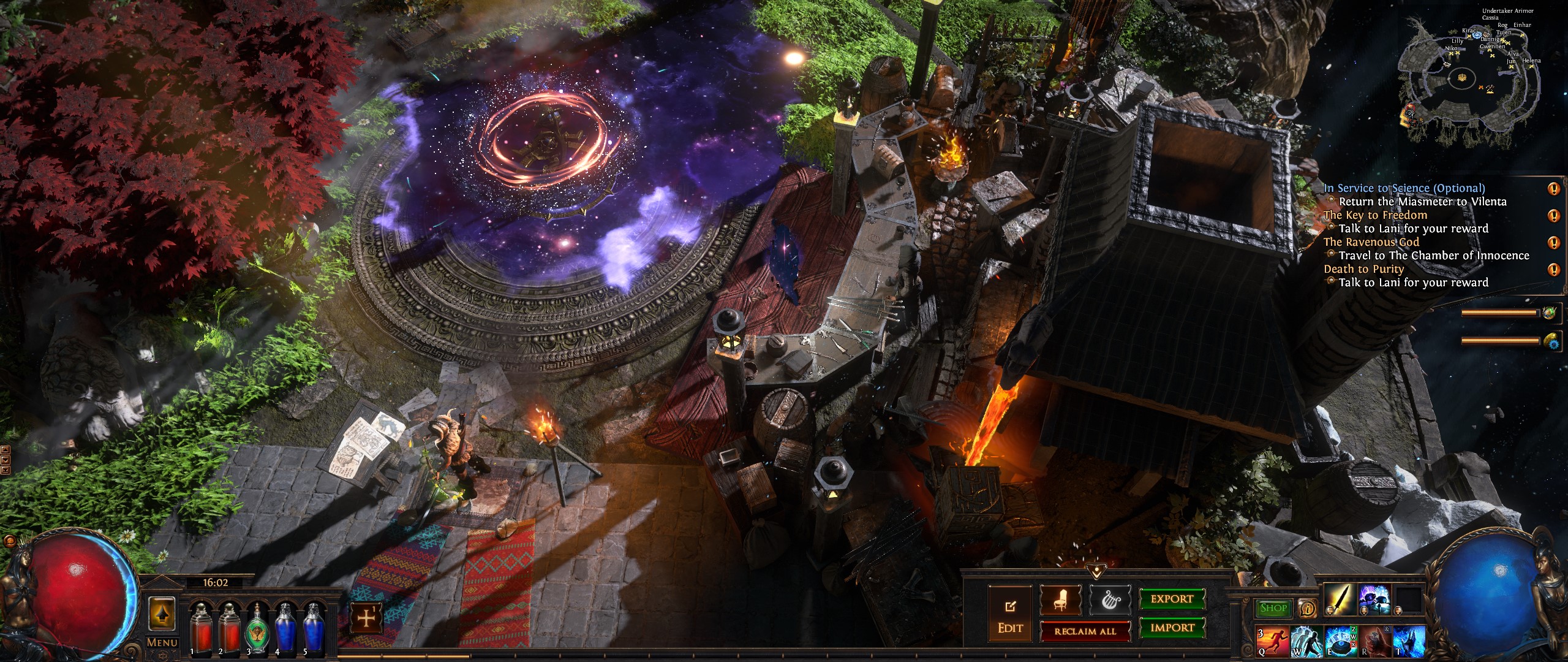This screenshot has height=662, width=1568.
Task: Open hideout Edit mode
Action: coord(1010,618)
